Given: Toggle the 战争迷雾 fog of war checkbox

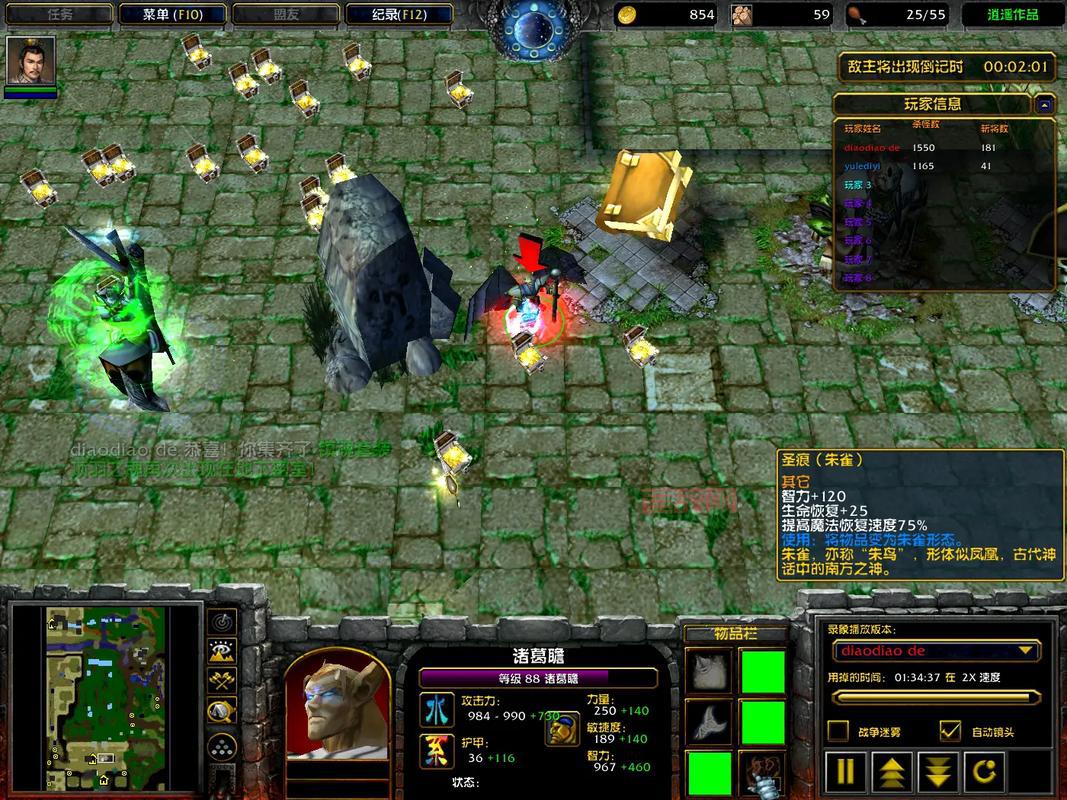Looking at the screenshot, I should 839,731.
